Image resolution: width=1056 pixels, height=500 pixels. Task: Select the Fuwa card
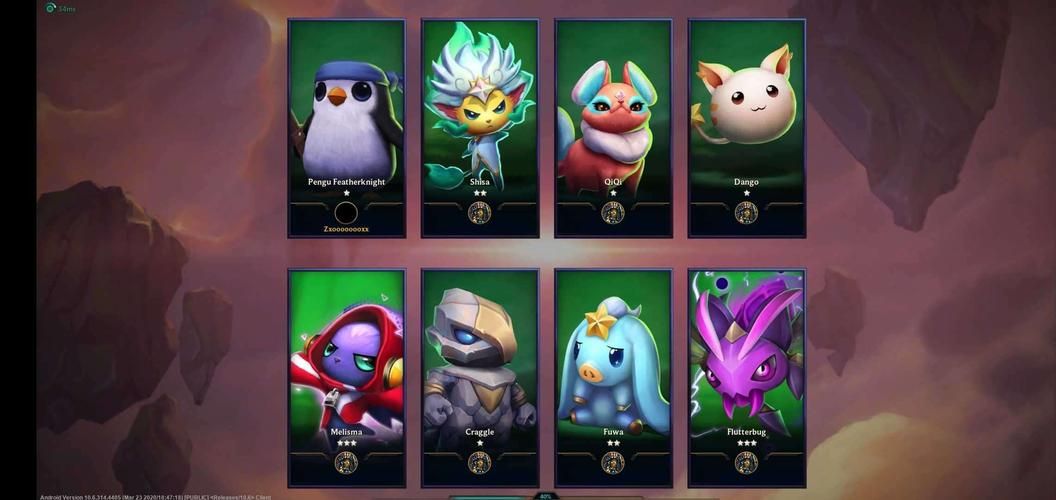pyautogui.click(x=613, y=377)
